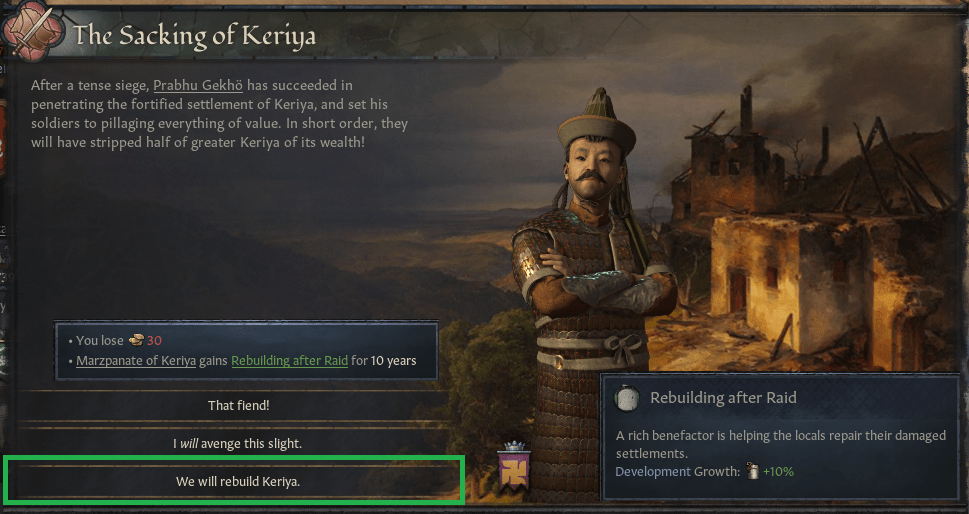Pick "We will rebuild Keriya." option
The image size is (969, 514).
pos(238,481)
